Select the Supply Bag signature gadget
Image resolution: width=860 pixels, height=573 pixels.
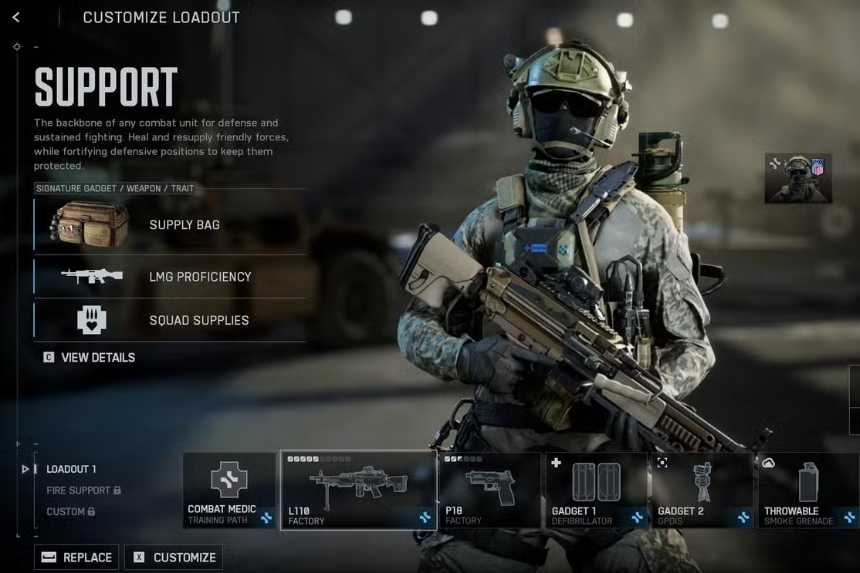pyautogui.click(x=170, y=225)
